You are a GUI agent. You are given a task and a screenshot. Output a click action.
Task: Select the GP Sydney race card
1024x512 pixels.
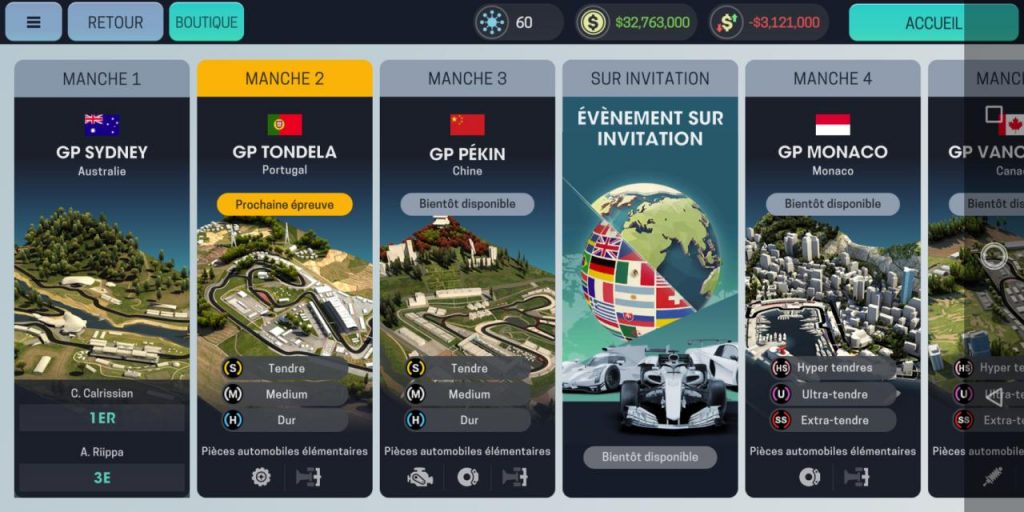(x=101, y=280)
